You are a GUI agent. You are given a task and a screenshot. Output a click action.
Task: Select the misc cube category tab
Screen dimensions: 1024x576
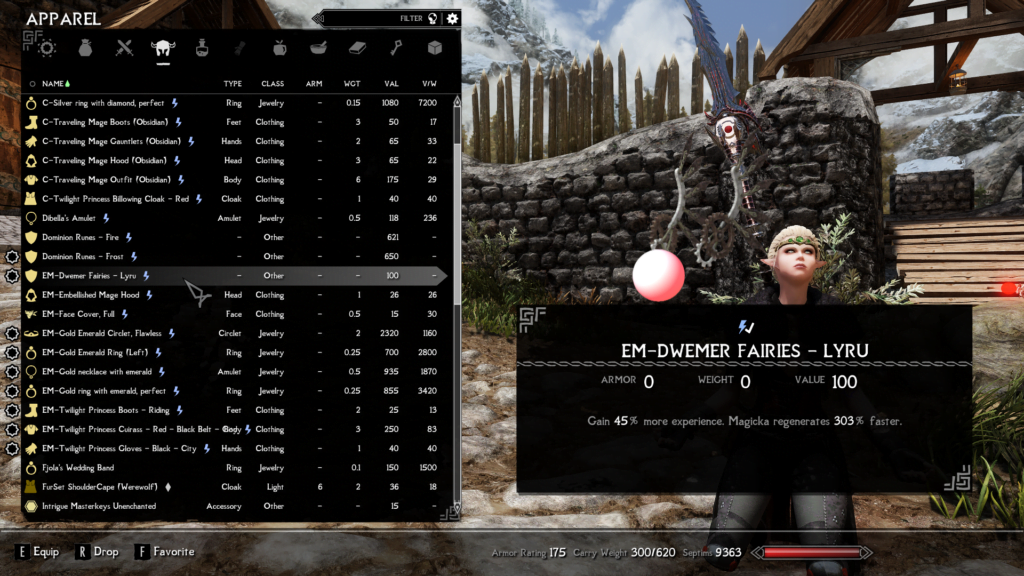[435, 47]
